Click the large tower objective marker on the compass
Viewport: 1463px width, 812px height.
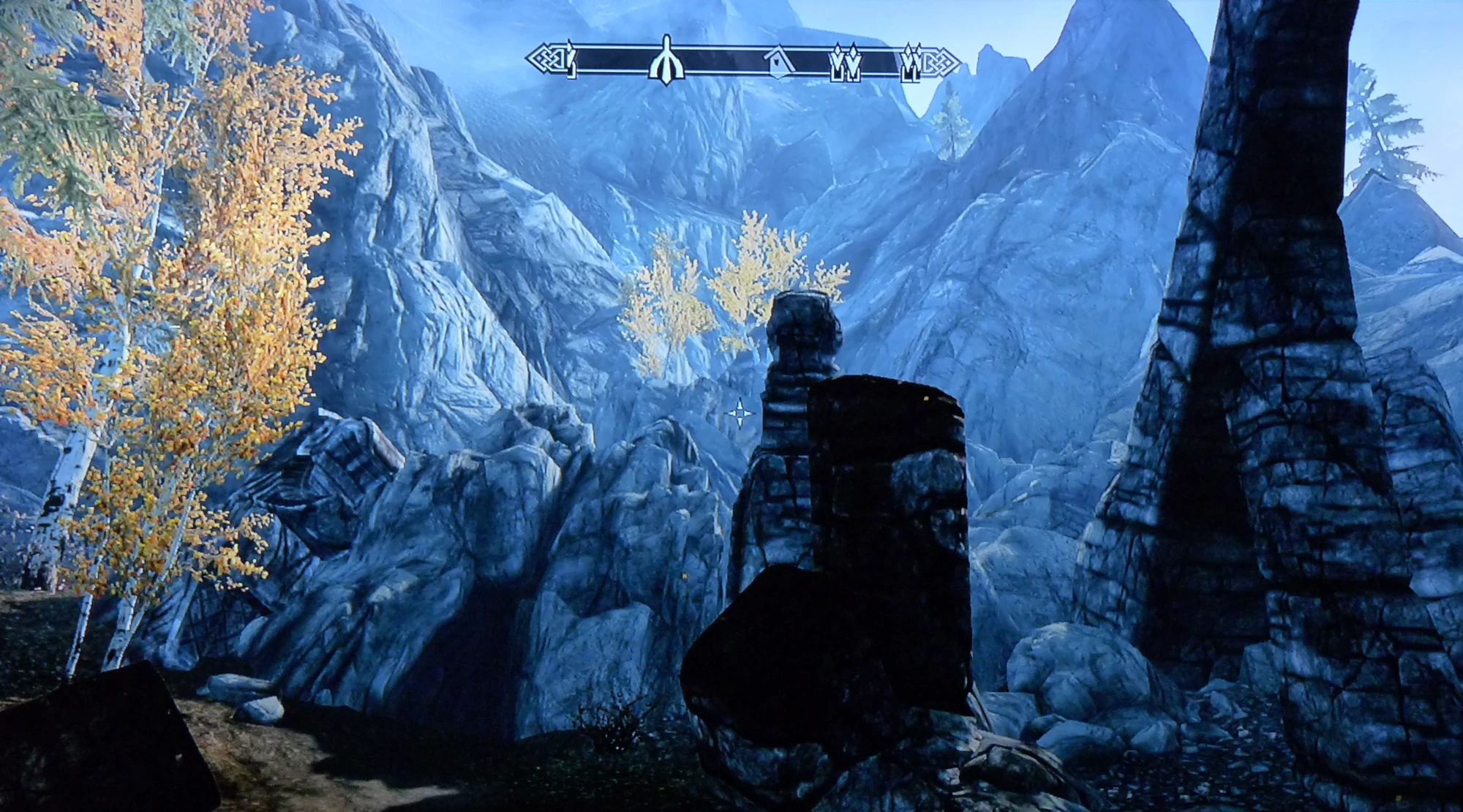pyautogui.click(x=666, y=62)
